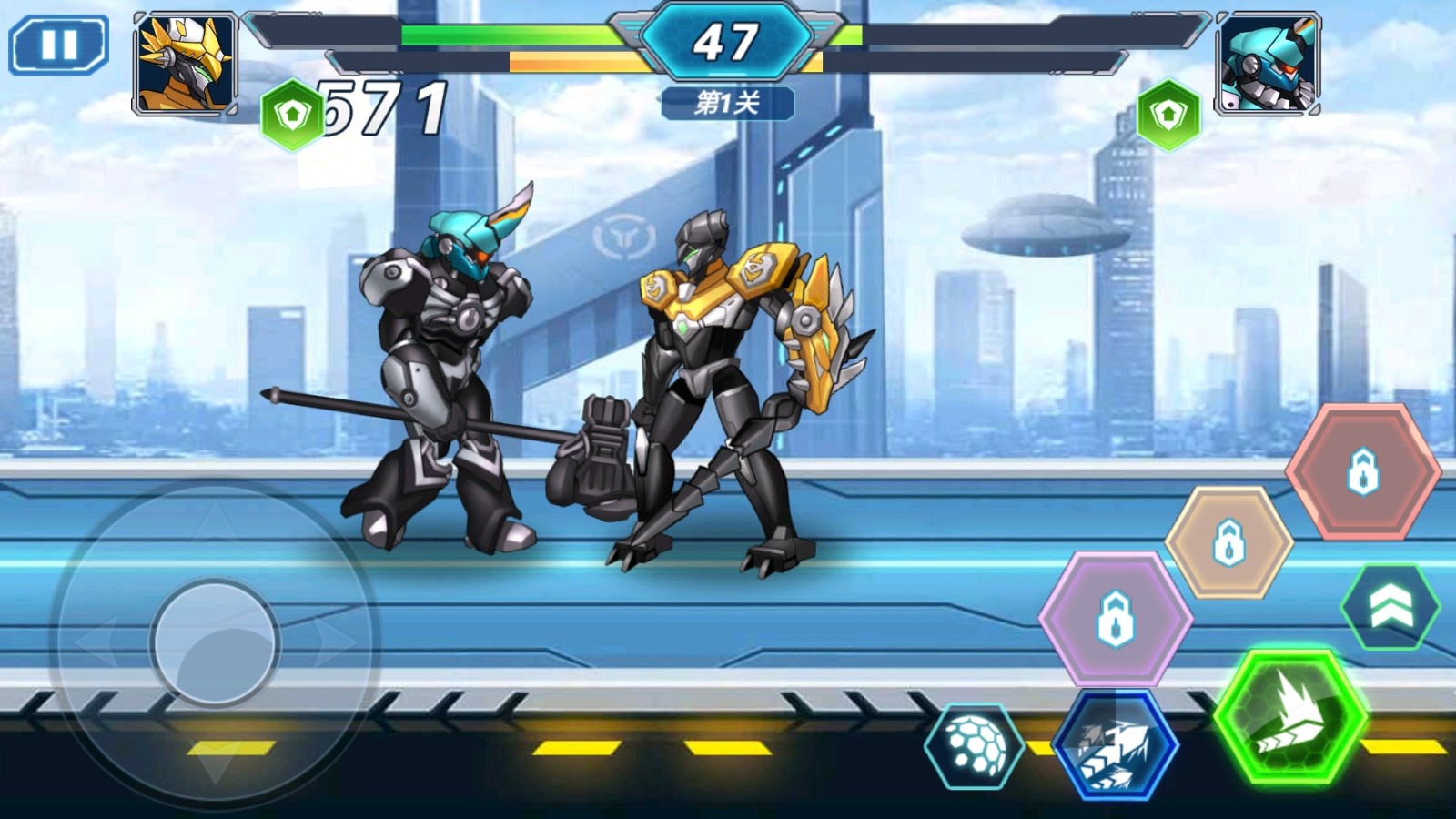Select the locked orange skill hexagon
Image resolution: width=1456 pixels, height=819 pixels.
point(1228,542)
